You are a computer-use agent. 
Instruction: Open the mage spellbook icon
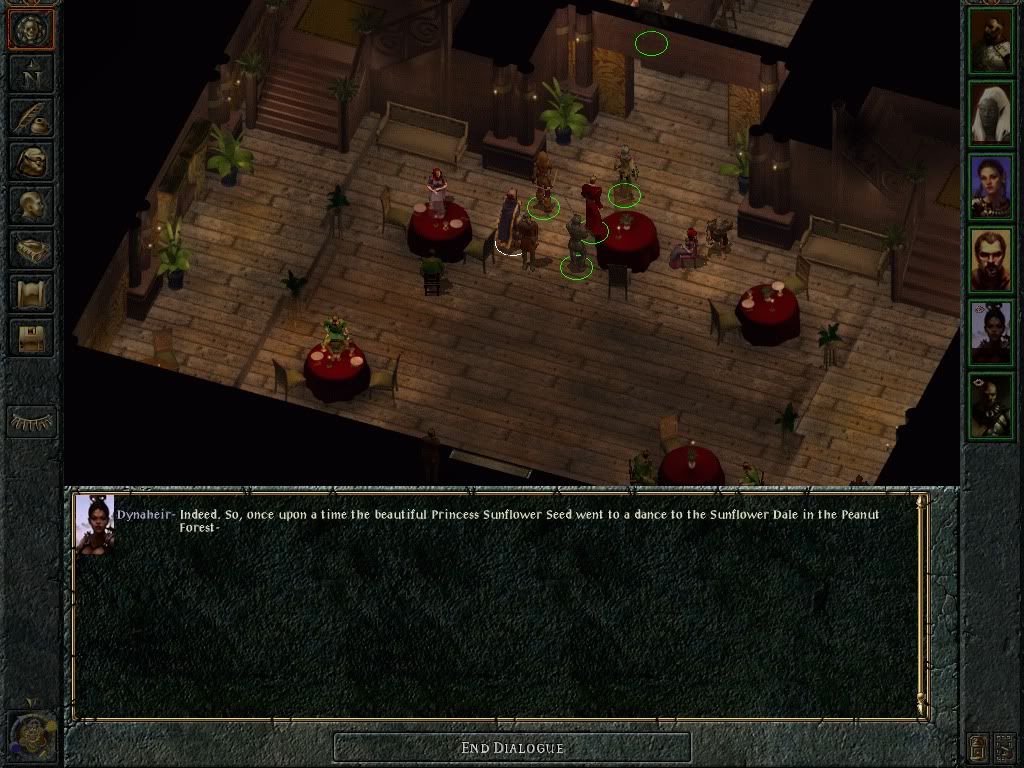pos(31,249)
